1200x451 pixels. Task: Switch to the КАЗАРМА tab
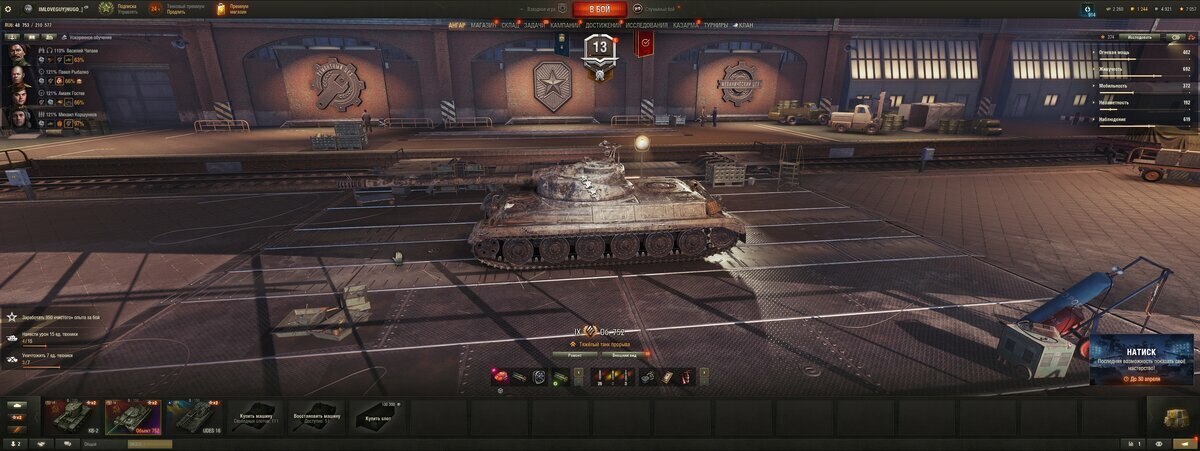point(686,25)
